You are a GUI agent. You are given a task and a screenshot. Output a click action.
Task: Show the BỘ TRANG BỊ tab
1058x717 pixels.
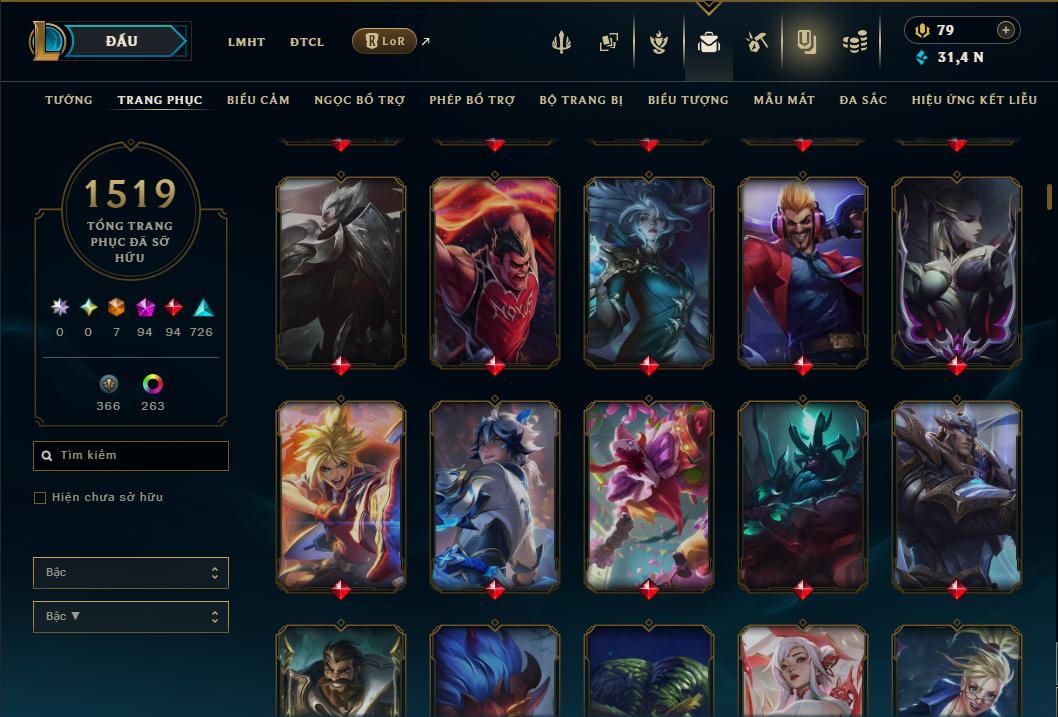tap(581, 100)
